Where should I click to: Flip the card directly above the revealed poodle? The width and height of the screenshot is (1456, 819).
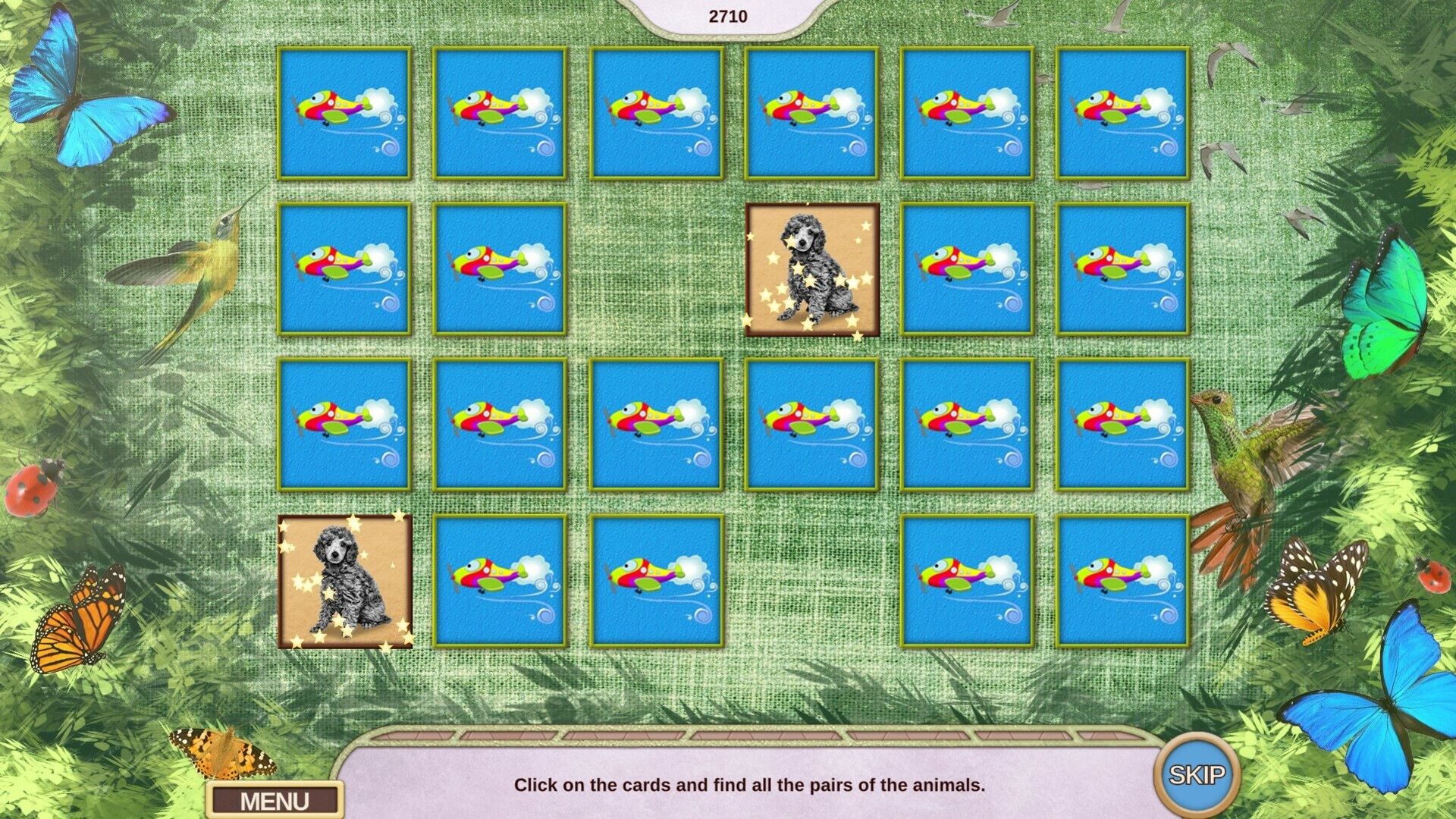click(811, 114)
